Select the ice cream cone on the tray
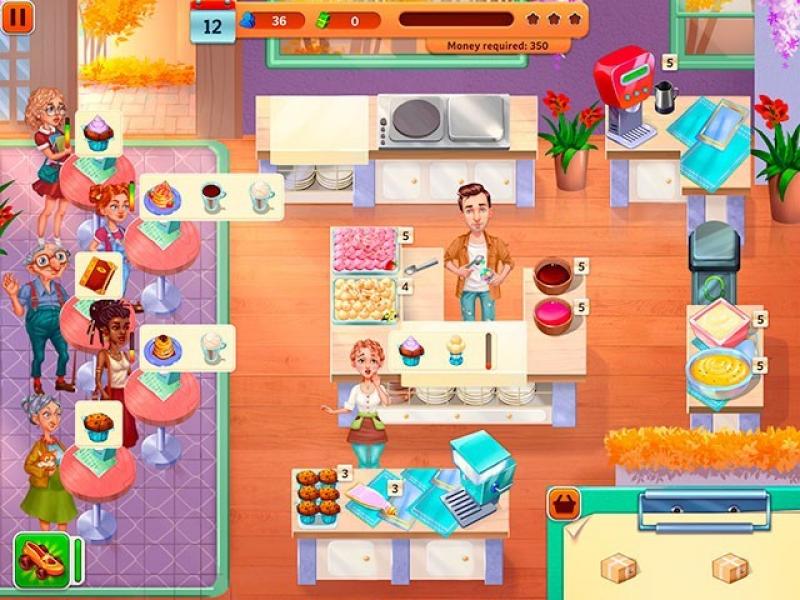 [455, 349]
